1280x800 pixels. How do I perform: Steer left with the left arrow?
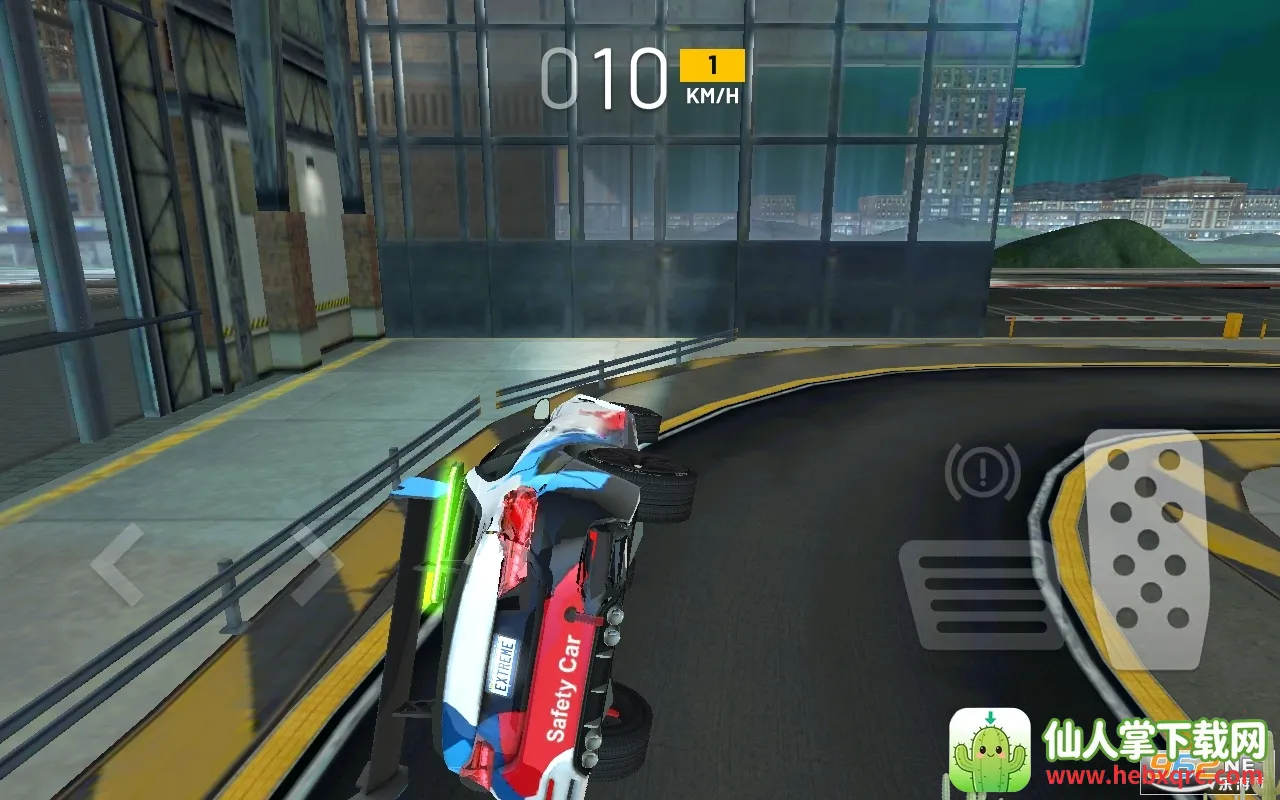pyautogui.click(x=117, y=564)
